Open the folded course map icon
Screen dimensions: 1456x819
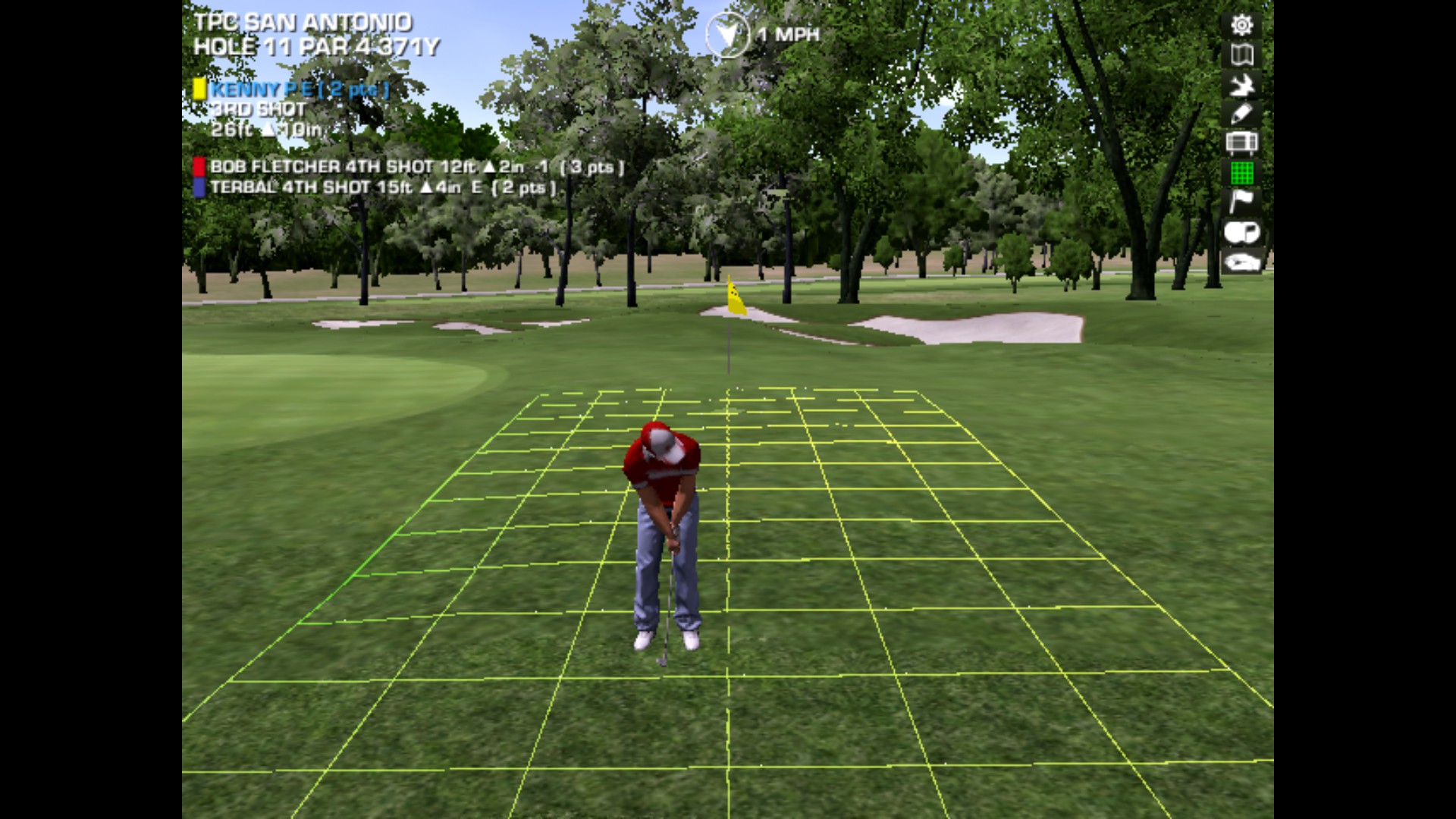1241,55
